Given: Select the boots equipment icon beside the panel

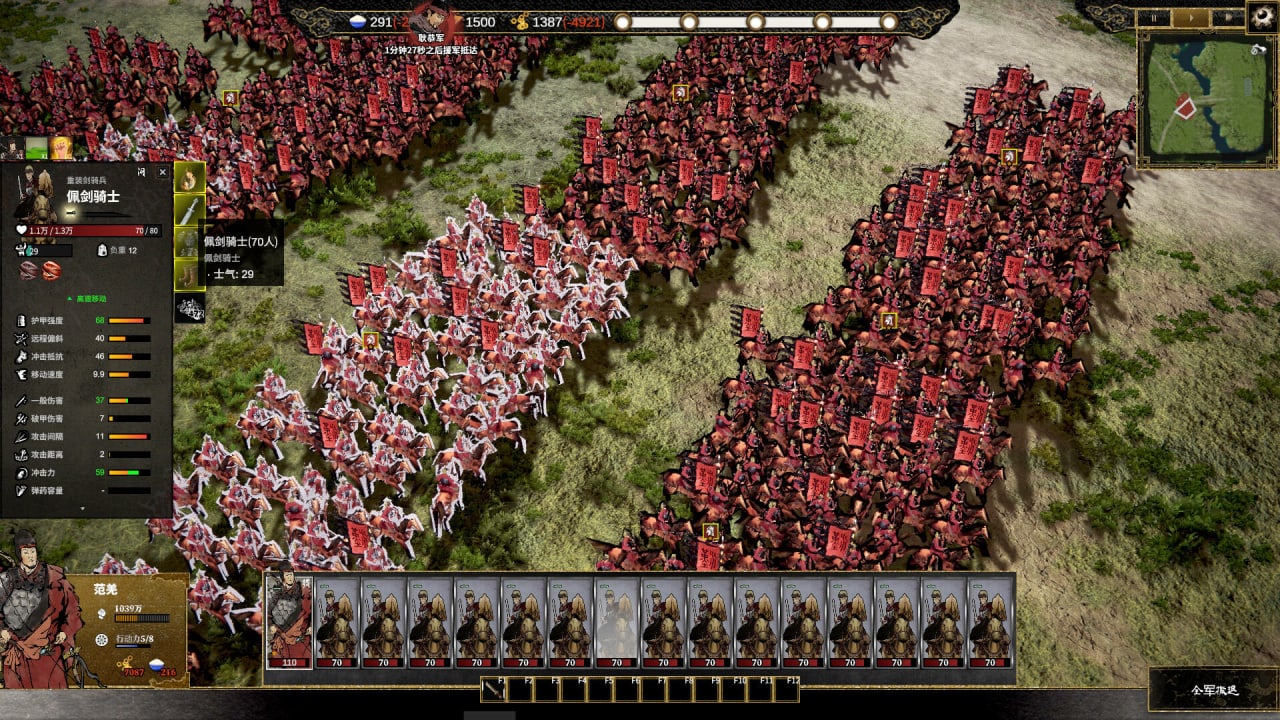Looking at the screenshot, I should pos(190,274).
